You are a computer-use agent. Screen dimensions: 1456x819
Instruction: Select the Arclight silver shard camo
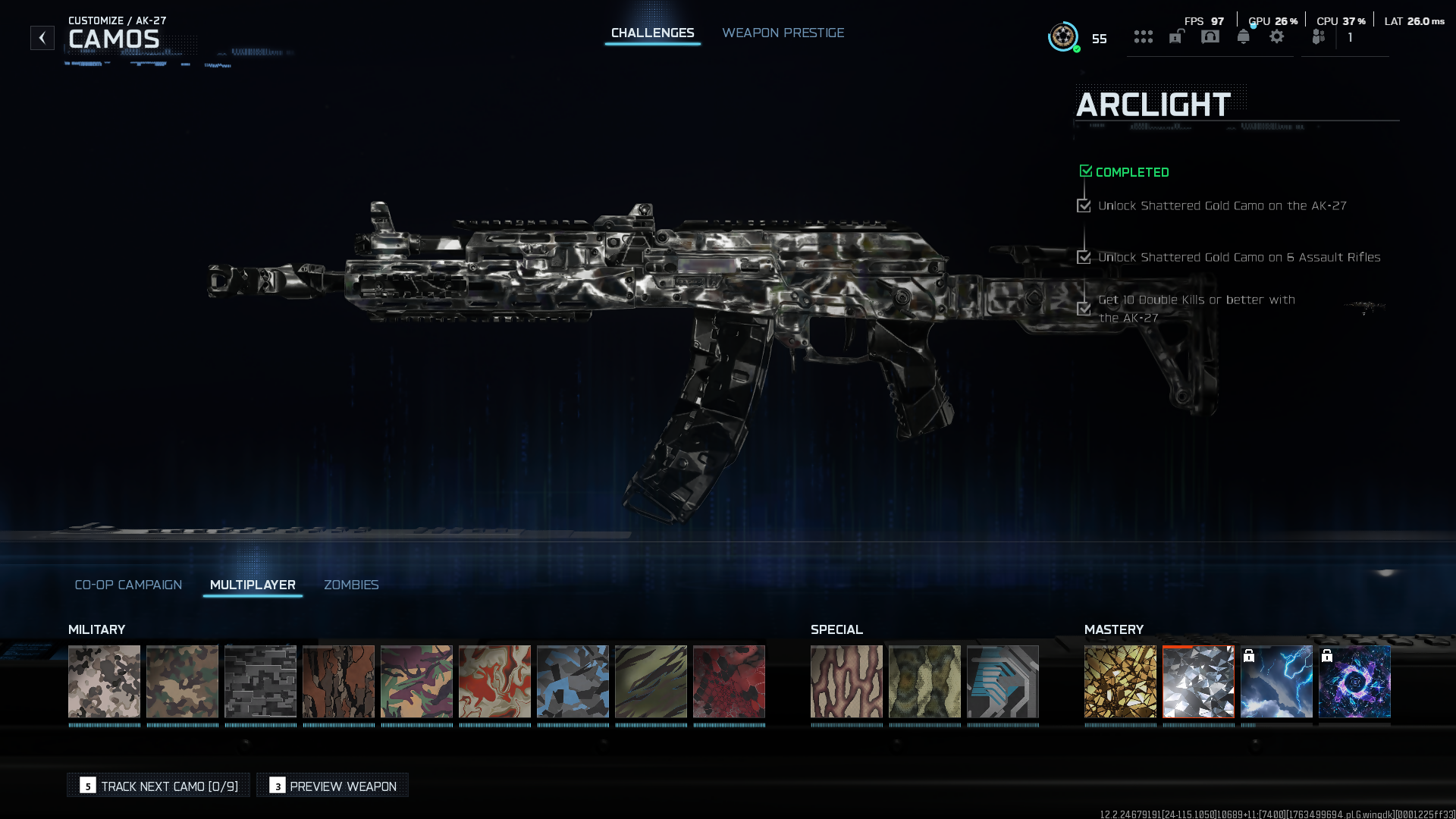pyautogui.click(x=1198, y=681)
